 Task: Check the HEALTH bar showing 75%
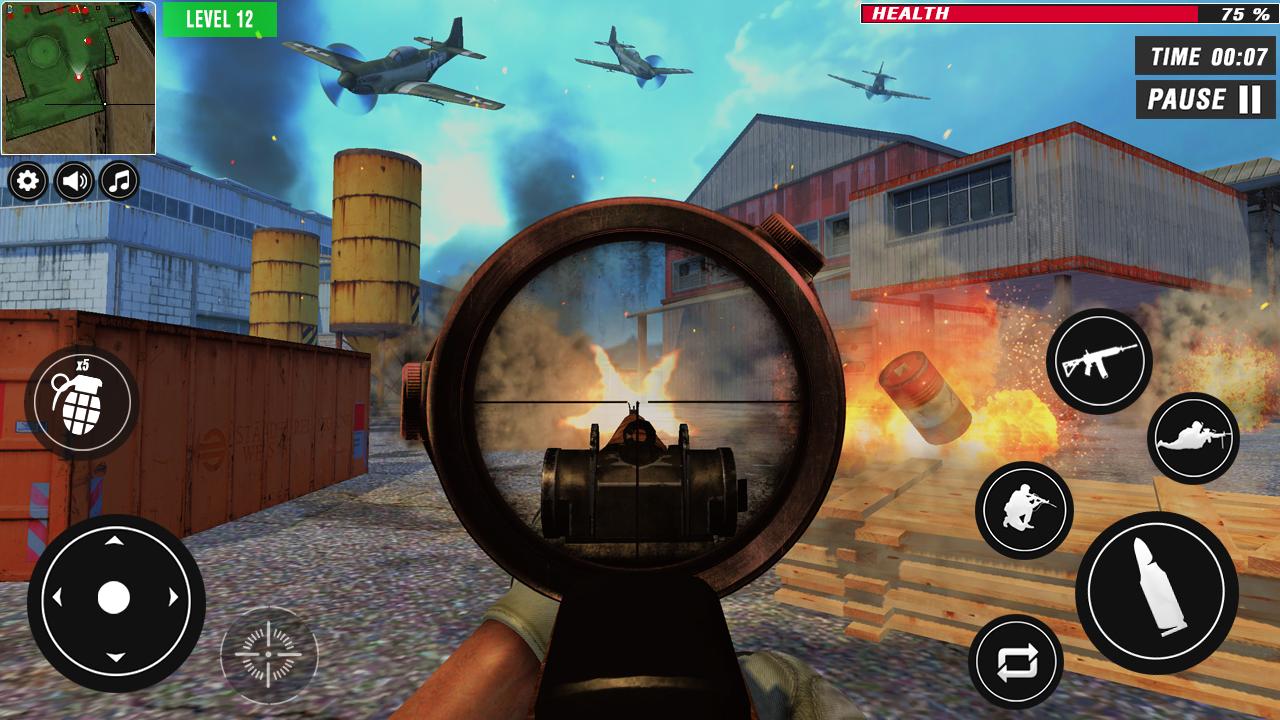[x=1065, y=13]
